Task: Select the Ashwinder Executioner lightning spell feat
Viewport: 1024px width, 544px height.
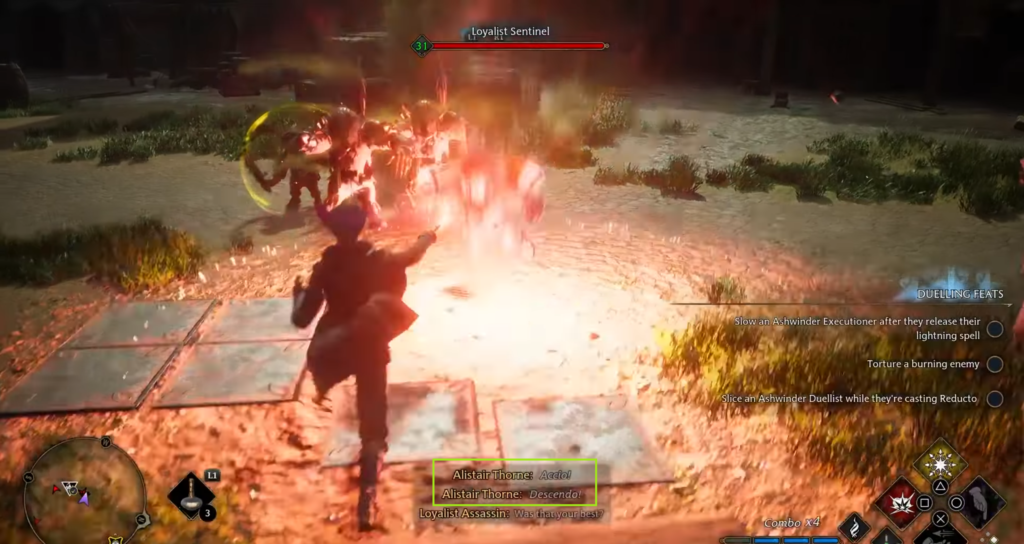Action: coord(857,328)
